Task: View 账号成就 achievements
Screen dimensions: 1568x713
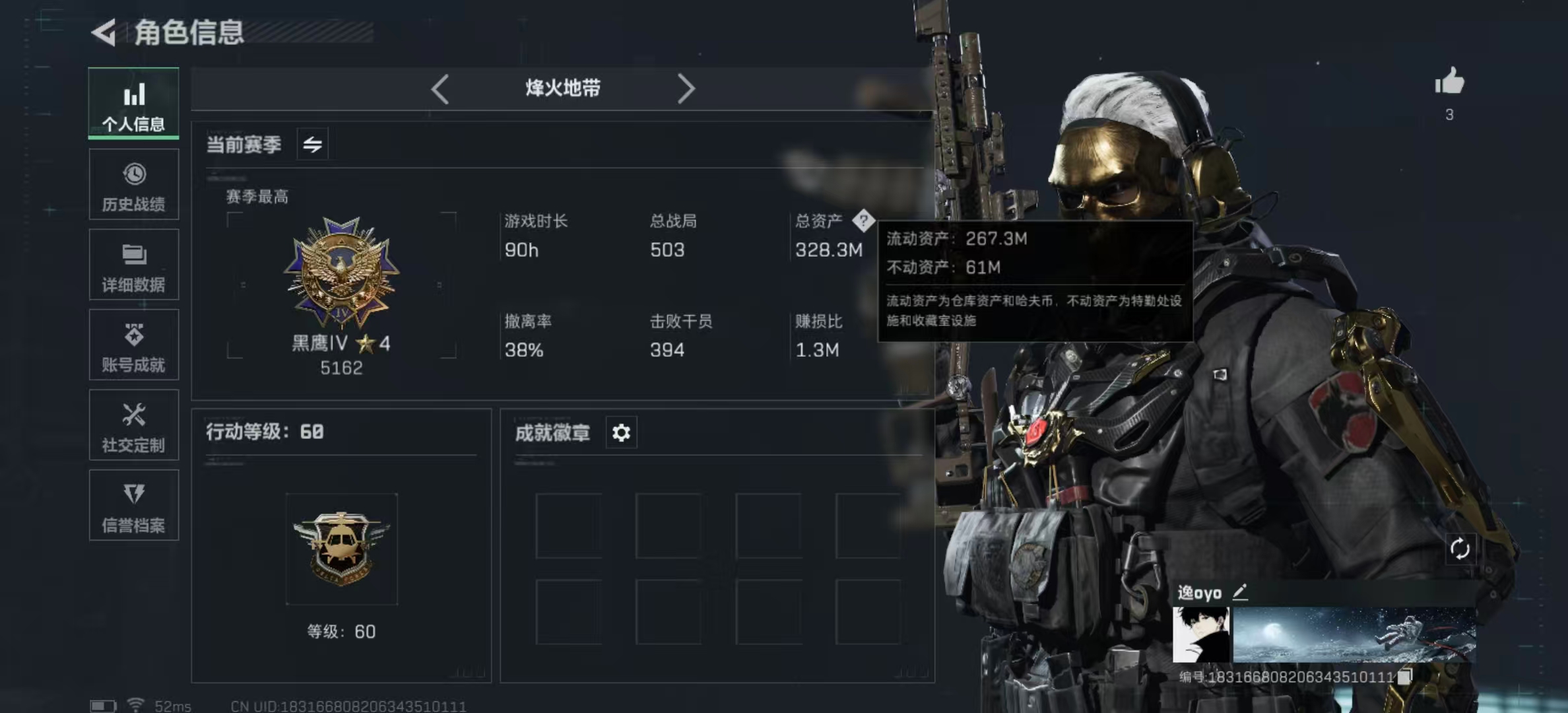Action: click(x=134, y=345)
